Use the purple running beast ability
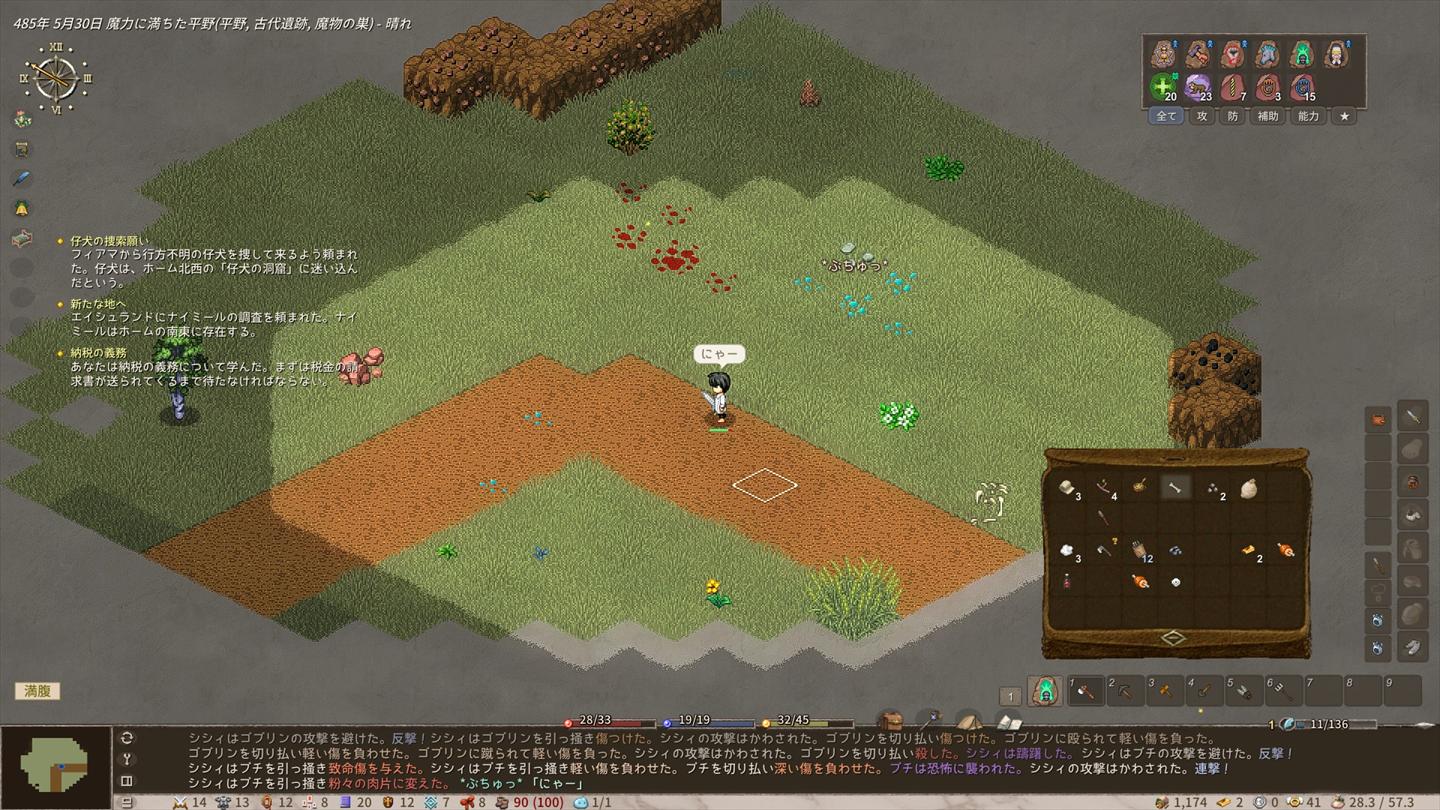Image resolution: width=1440 pixels, height=810 pixels. click(1197, 86)
